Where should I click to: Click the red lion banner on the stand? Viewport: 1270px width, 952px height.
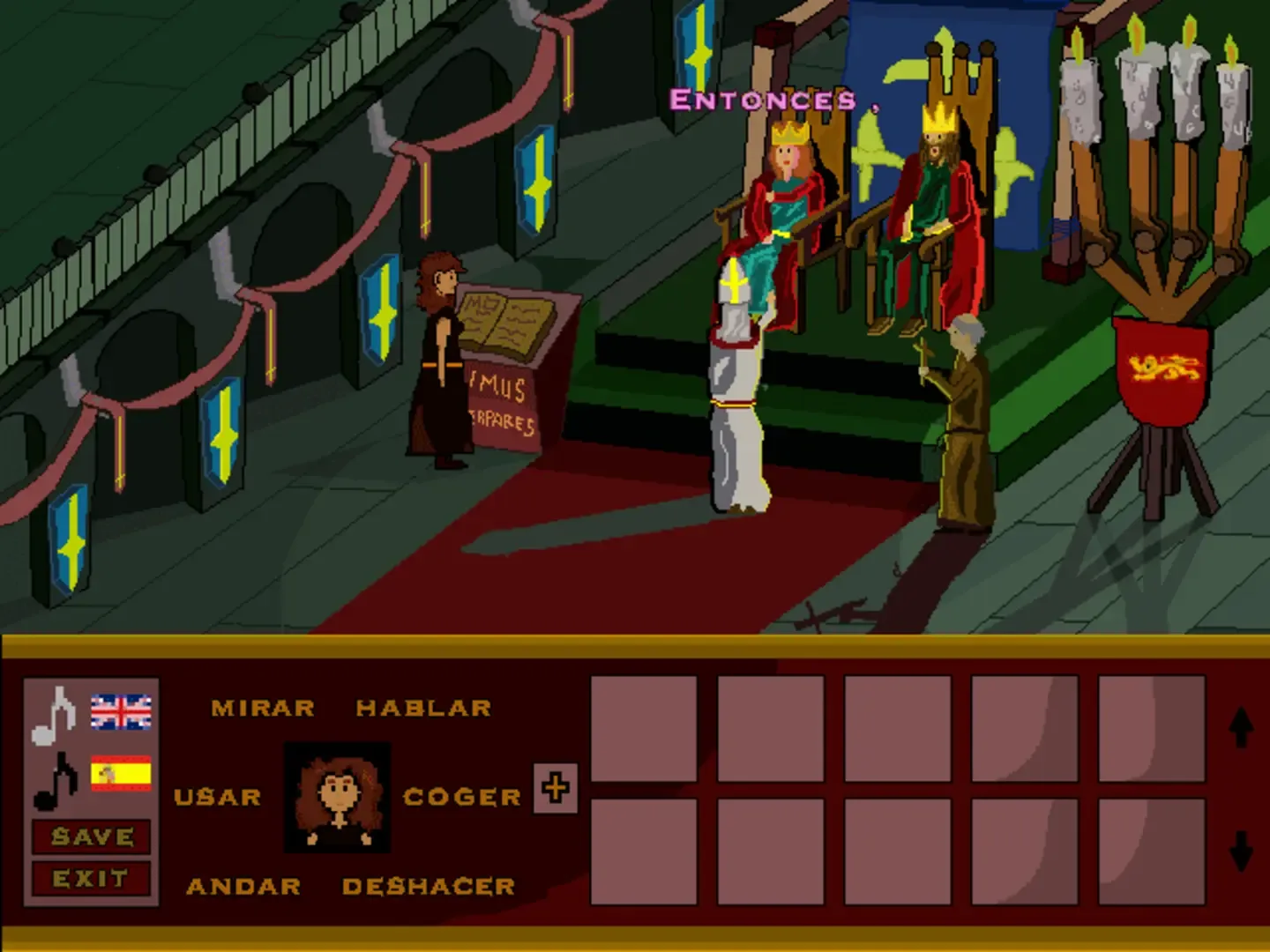(1163, 366)
